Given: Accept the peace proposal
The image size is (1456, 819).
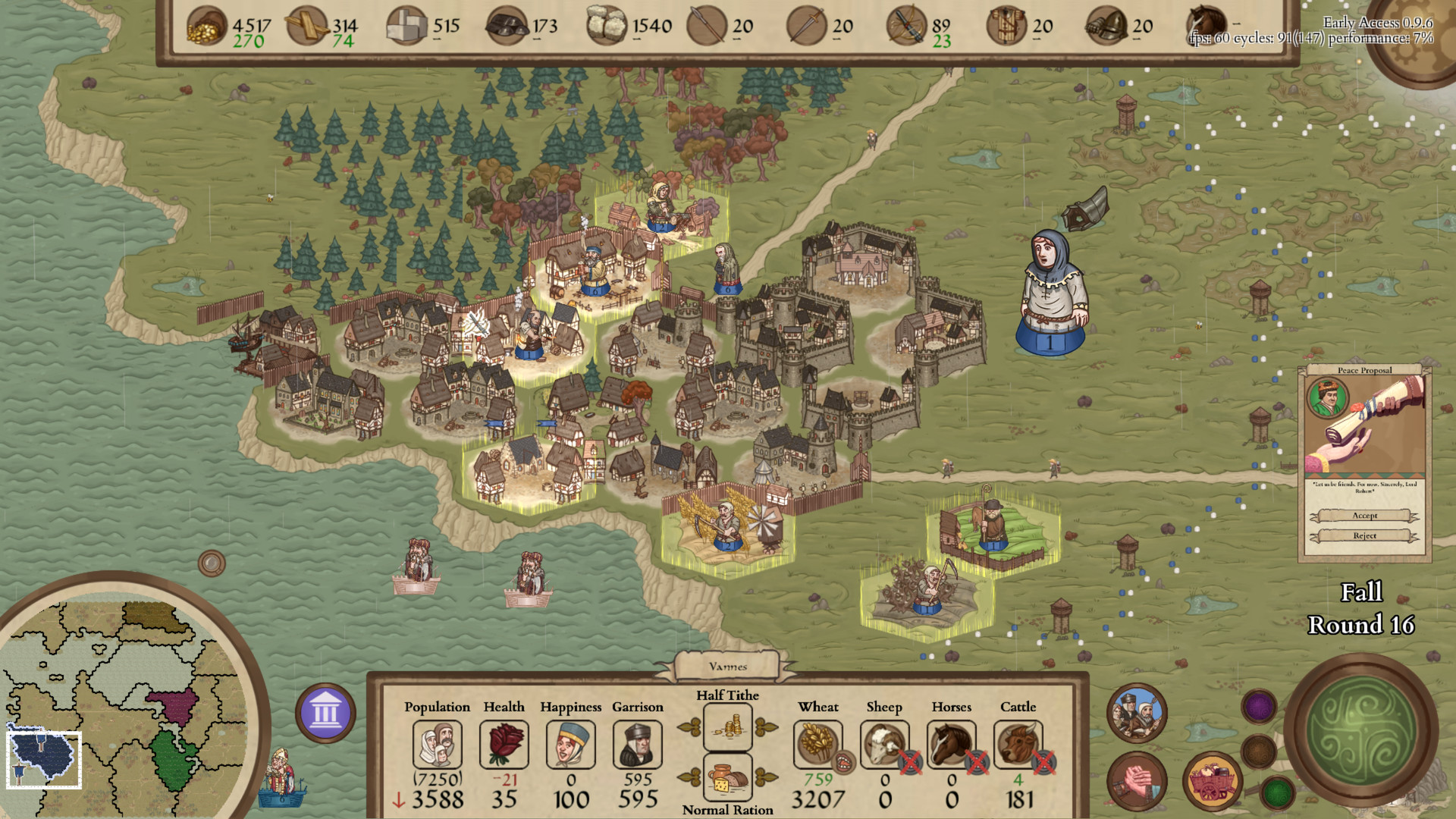Looking at the screenshot, I should click(x=1364, y=516).
